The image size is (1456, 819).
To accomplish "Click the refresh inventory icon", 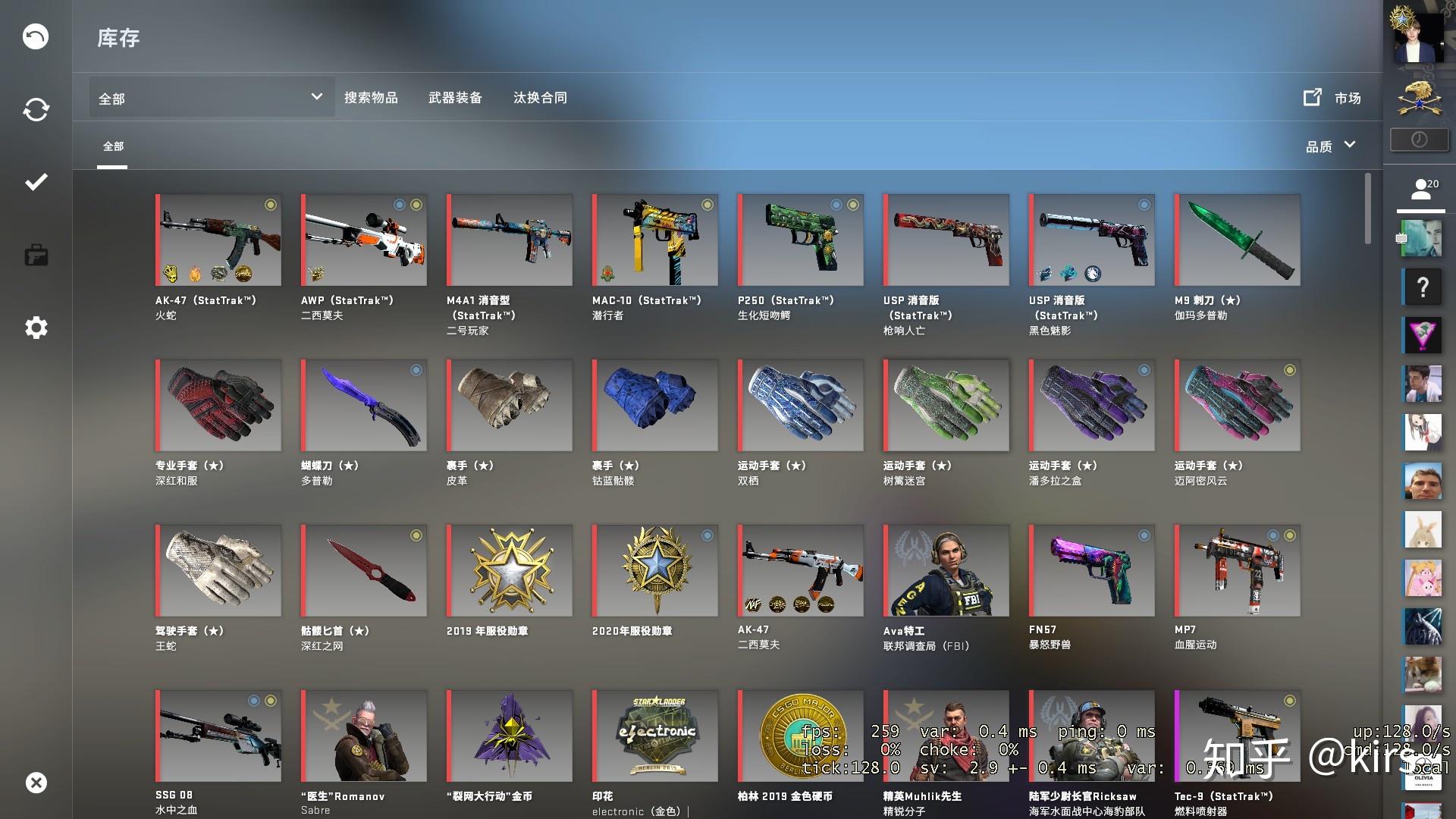I will (x=35, y=109).
